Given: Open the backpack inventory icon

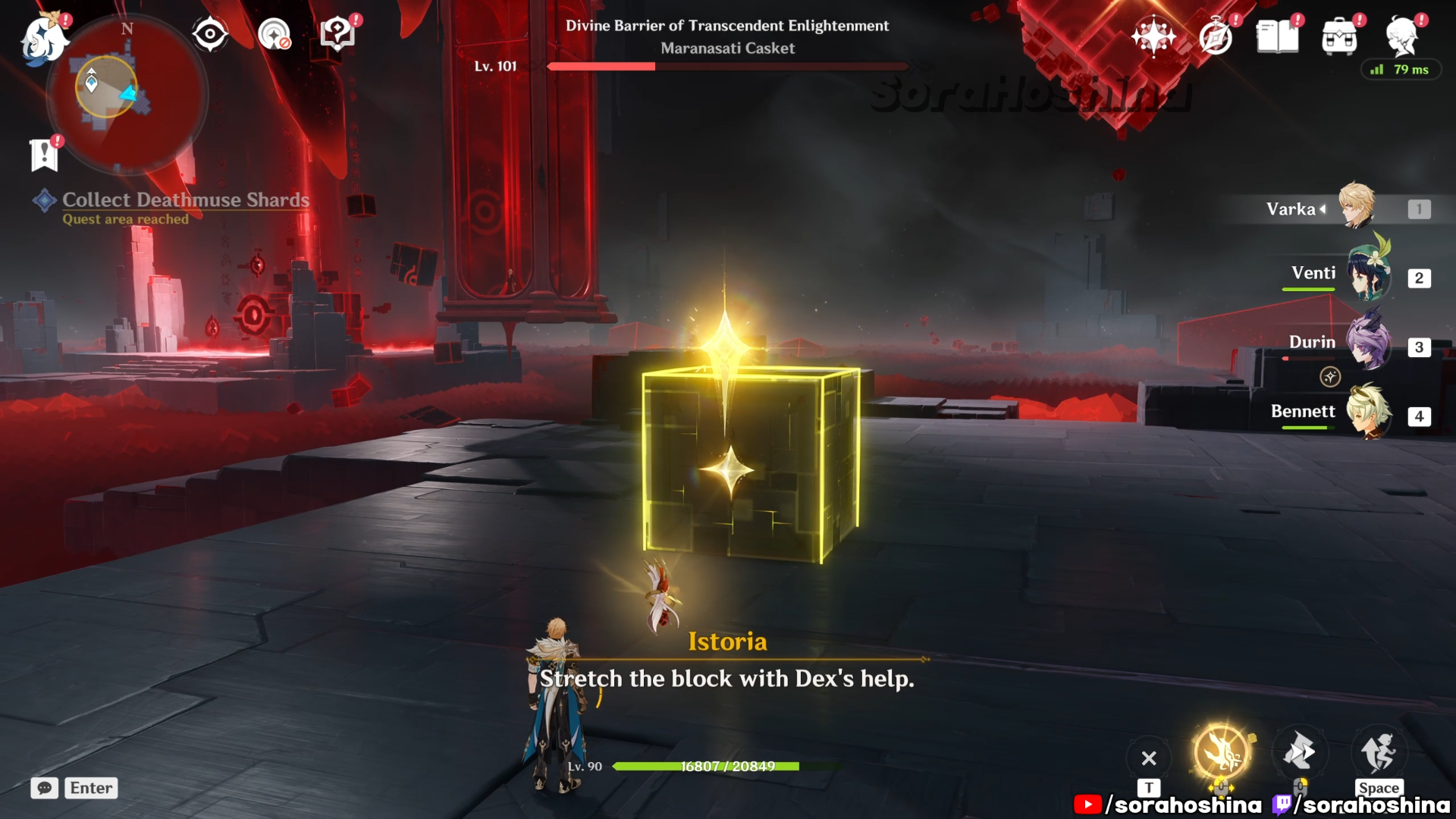Looking at the screenshot, I should click(1339, 36).
